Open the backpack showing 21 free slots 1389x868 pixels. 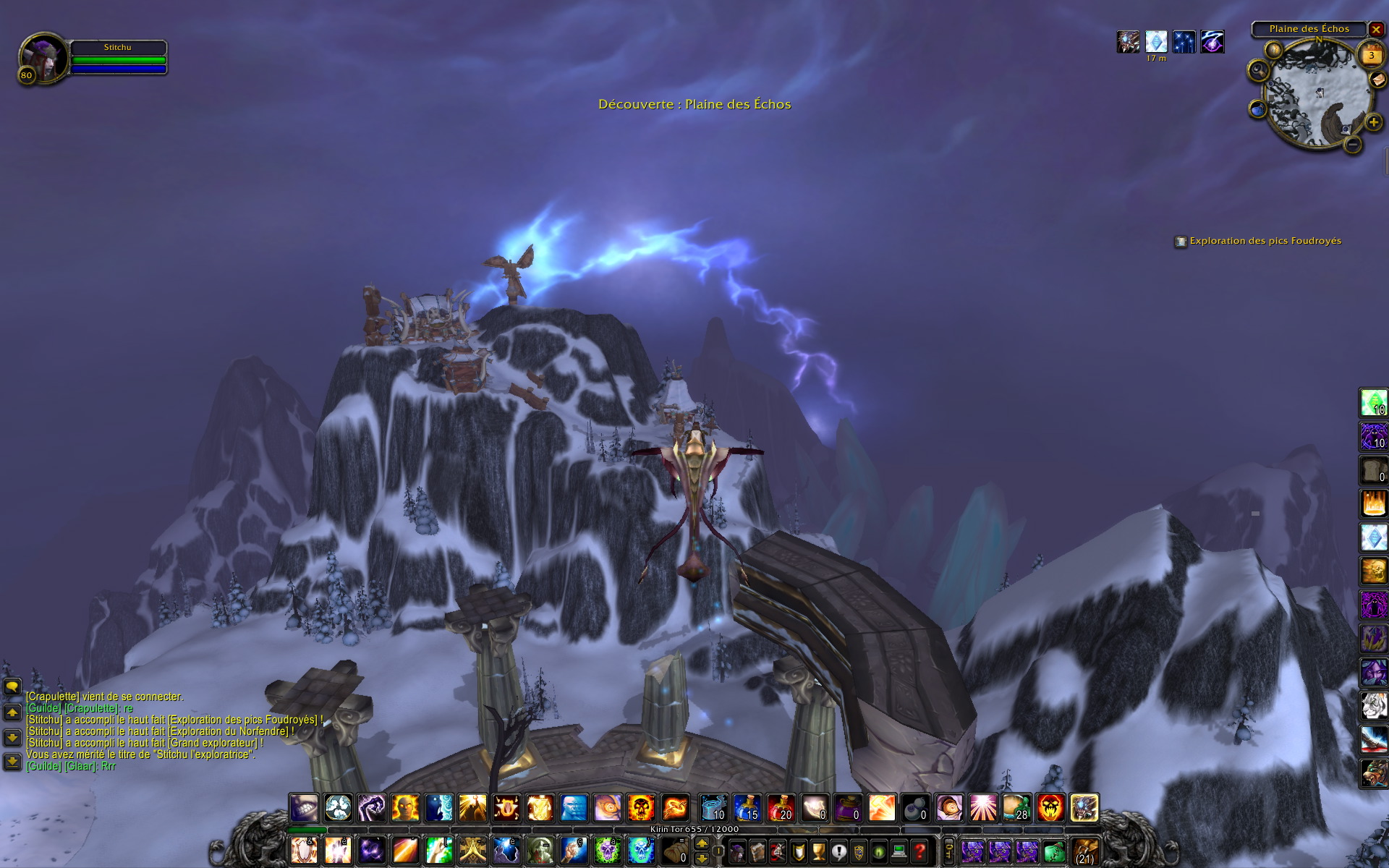coord(1084,851)
